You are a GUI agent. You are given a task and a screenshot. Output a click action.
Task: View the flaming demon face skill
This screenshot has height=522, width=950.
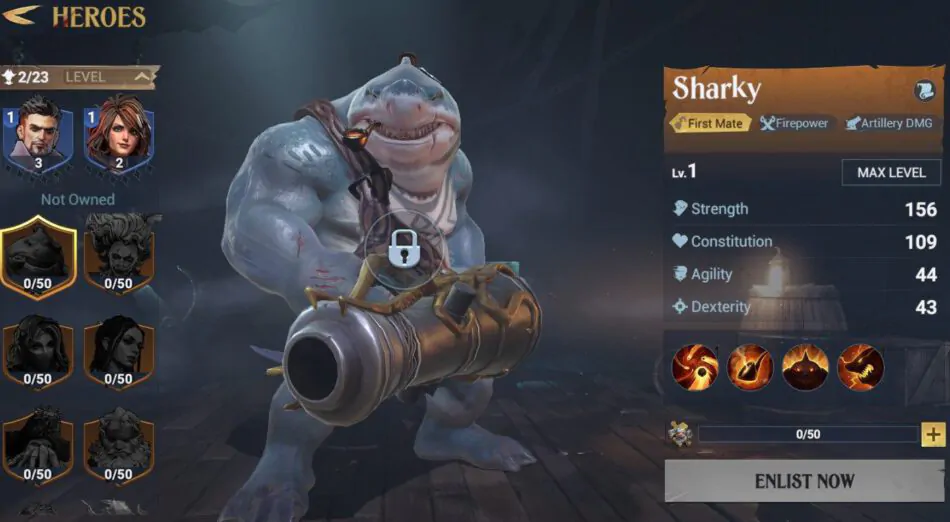click(806, 367)
